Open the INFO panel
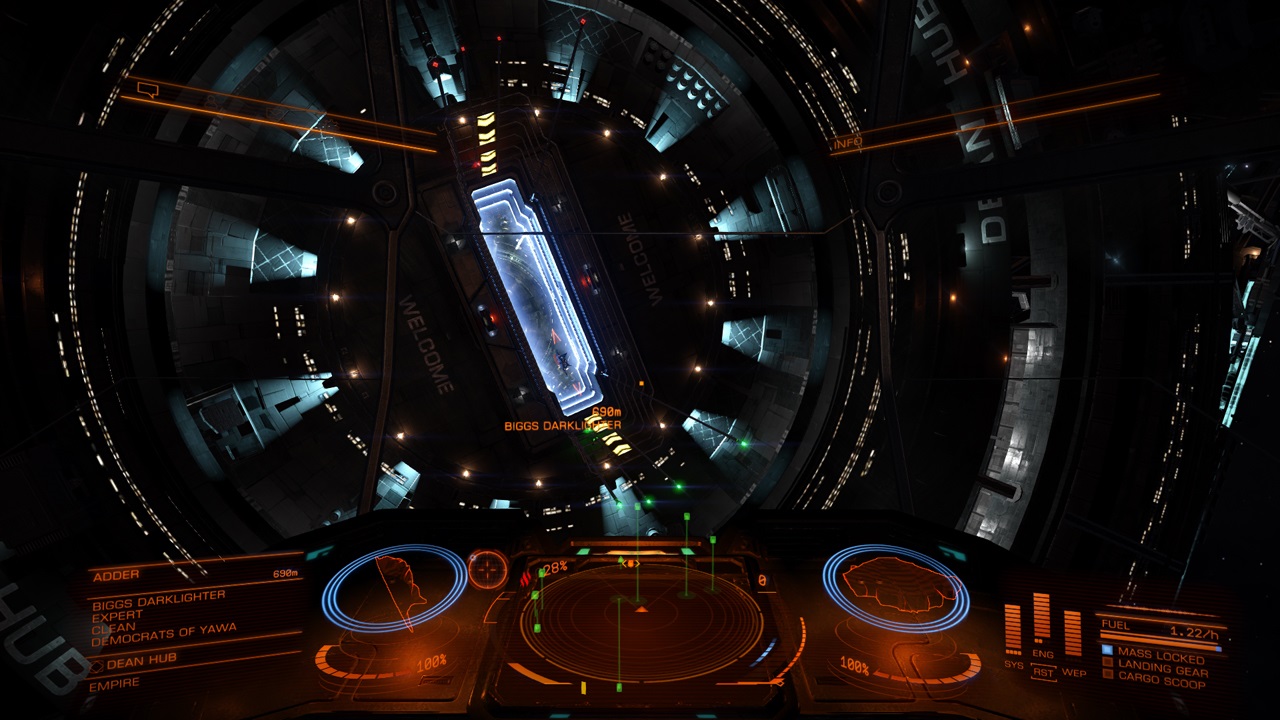This screenshot has width=1280, height=720. pyautogui.click(x=846, y=143)
